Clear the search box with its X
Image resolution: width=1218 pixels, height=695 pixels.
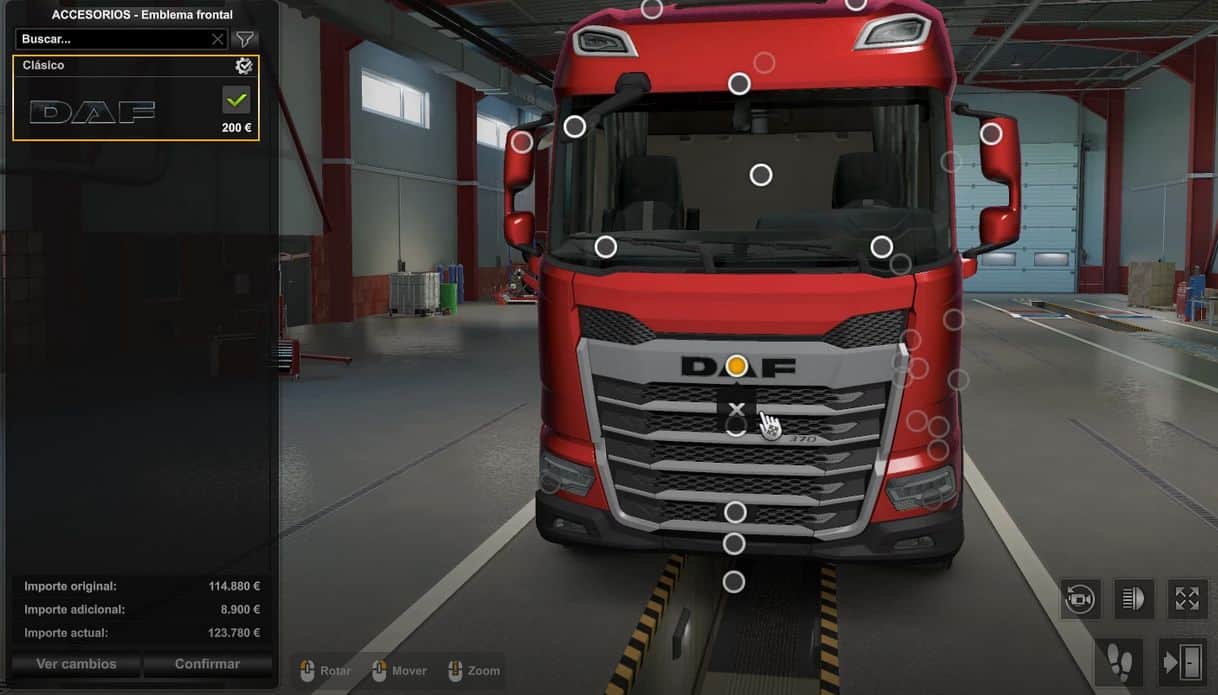(x=217, y=39)
